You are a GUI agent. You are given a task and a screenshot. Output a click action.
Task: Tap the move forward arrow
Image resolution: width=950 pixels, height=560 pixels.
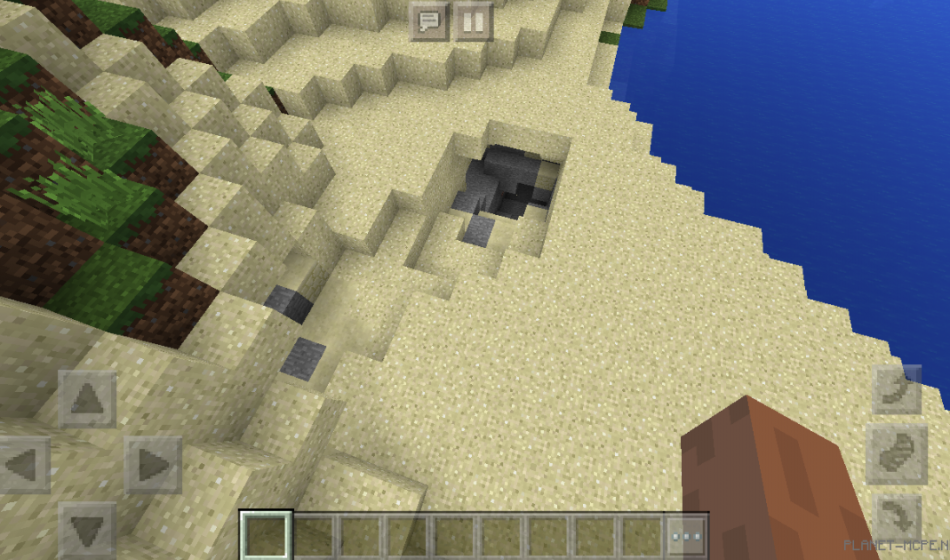[x=87, y=399]
